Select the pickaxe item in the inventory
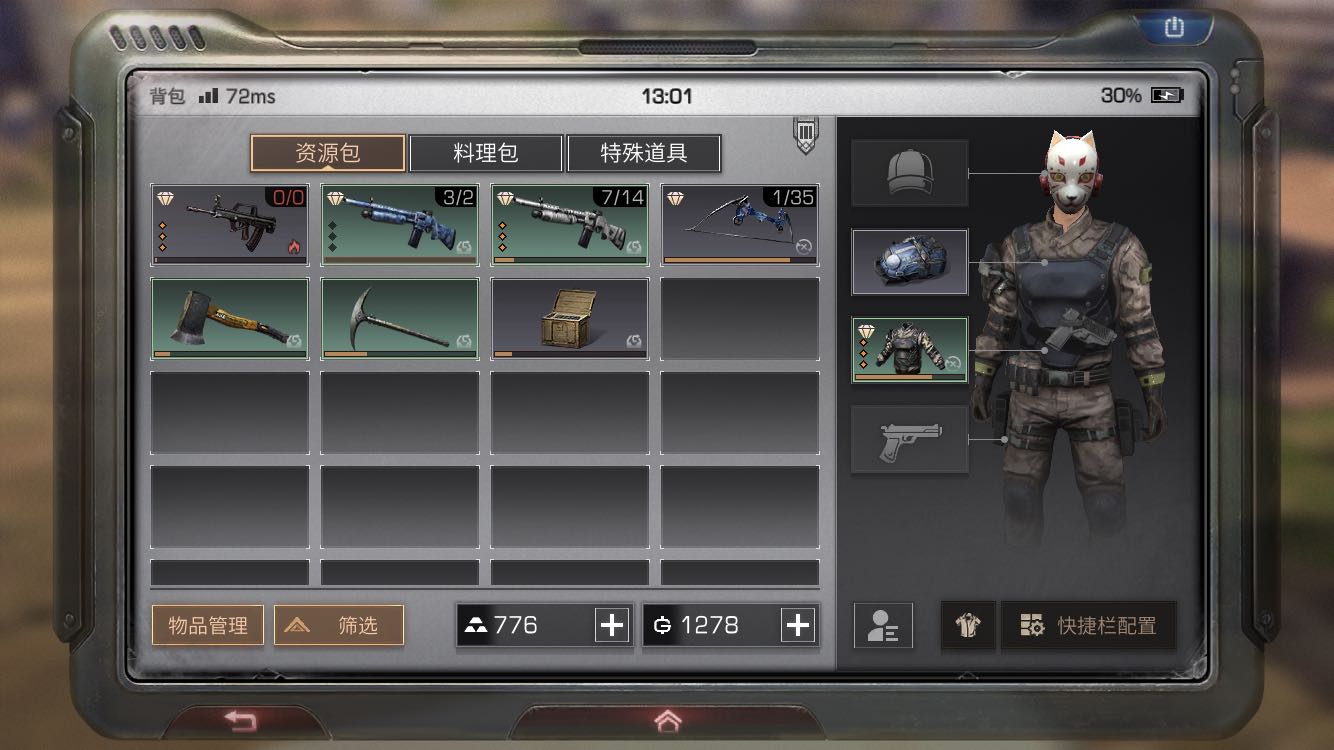 click(399, 319)
